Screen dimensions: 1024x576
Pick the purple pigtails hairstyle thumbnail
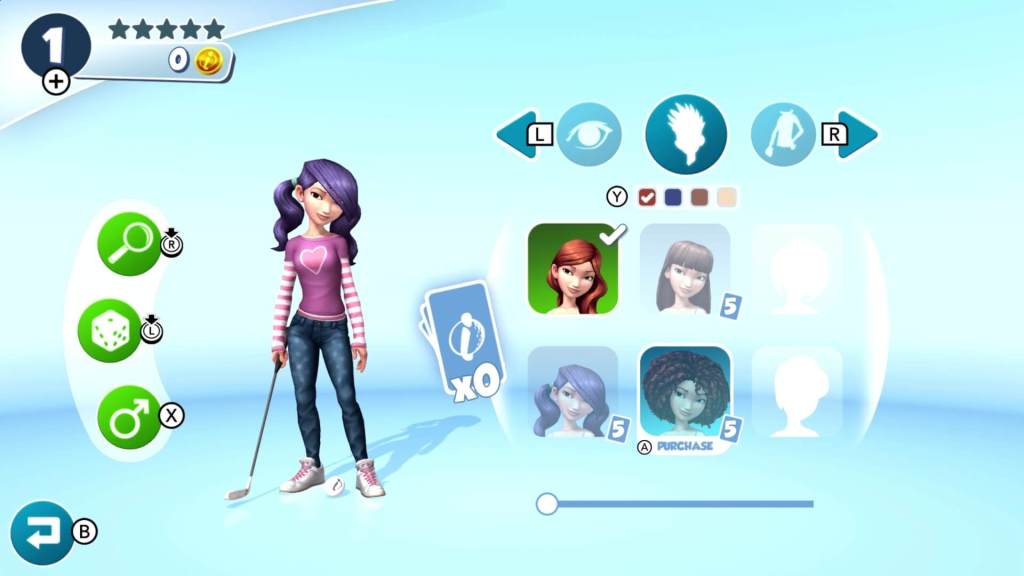(573, 392)
